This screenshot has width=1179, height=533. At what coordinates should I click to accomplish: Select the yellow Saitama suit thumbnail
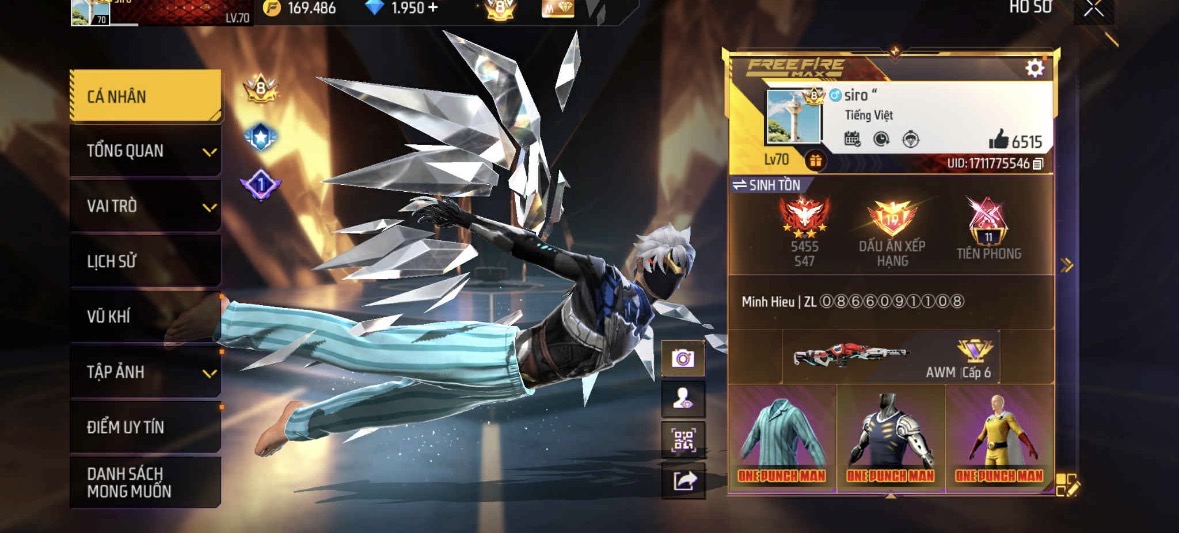click(998, 438)
